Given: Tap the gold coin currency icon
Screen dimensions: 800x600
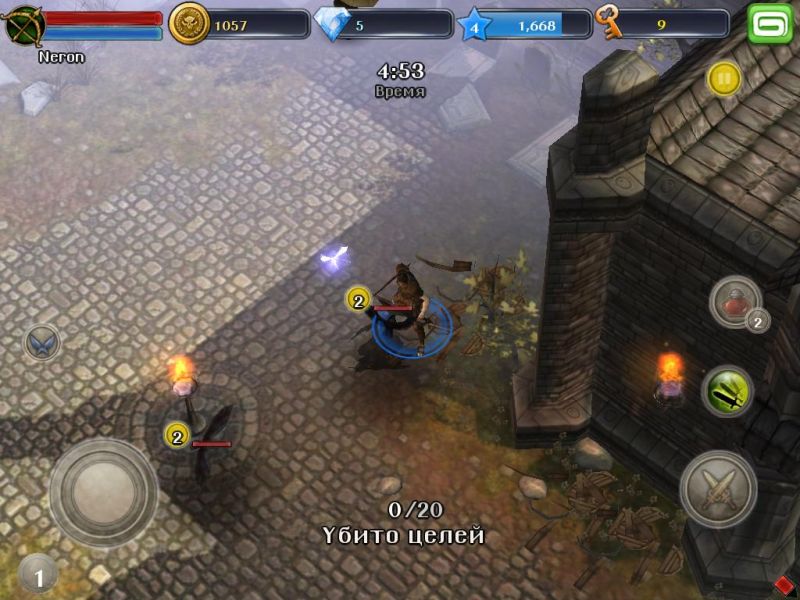Looking at the screenshot, I should [x=188, y=24].
